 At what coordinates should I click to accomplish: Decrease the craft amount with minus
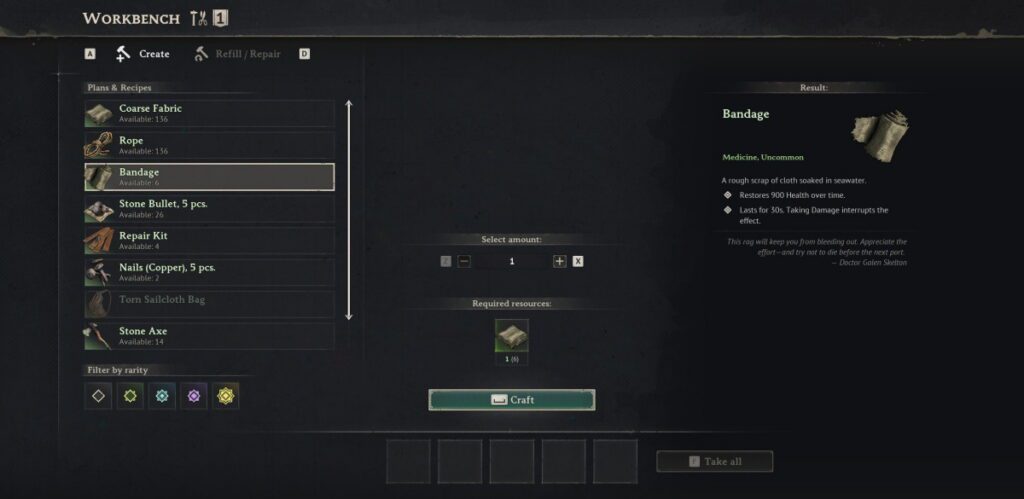click(464, 261)
